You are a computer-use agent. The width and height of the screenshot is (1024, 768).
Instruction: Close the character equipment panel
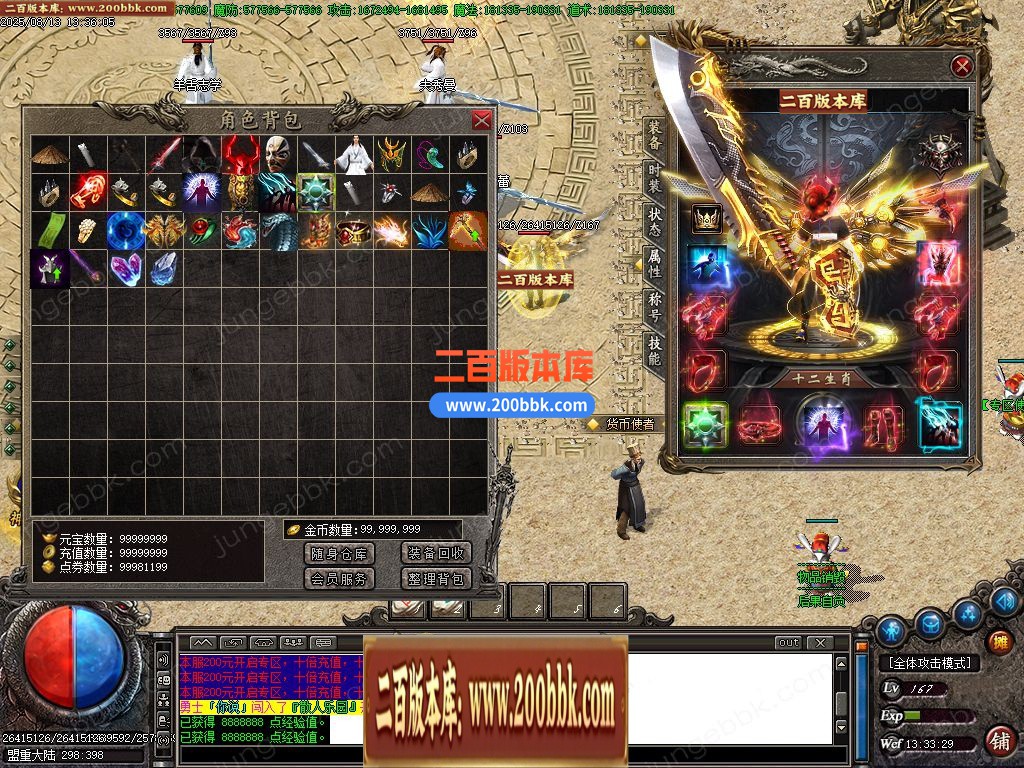[962, 67]
